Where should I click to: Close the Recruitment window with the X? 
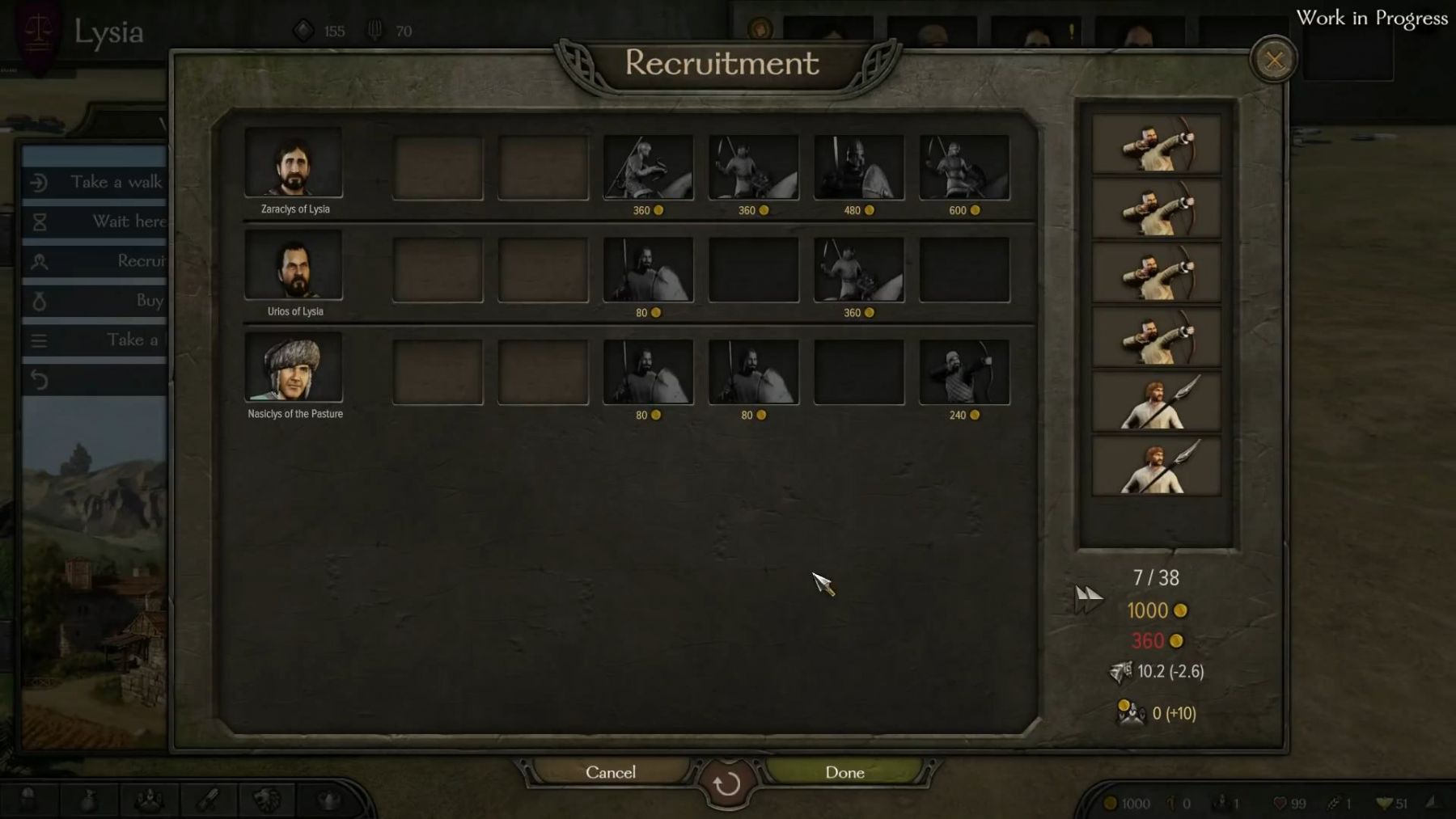(1274, 60)
